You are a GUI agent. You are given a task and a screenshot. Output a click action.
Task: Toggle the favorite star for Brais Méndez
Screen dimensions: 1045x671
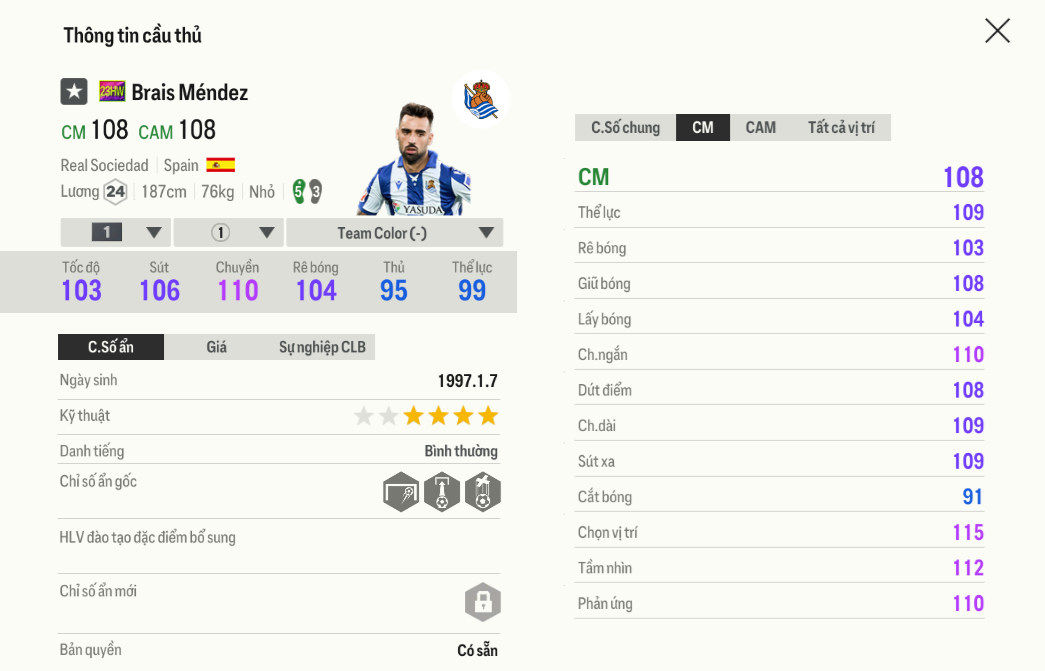pos(74,92)
